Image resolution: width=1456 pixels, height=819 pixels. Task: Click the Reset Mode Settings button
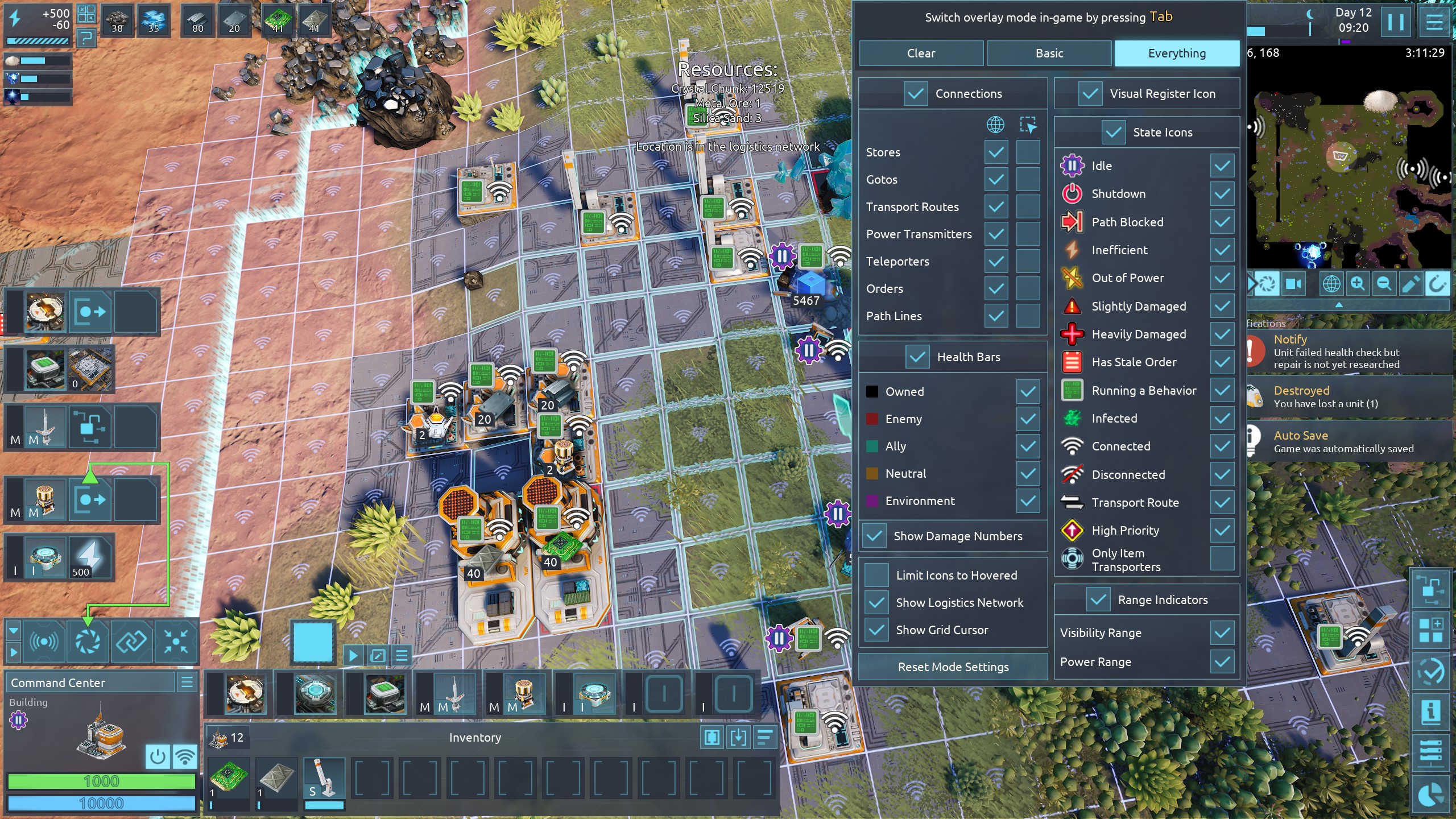click(x=953, y=667)
